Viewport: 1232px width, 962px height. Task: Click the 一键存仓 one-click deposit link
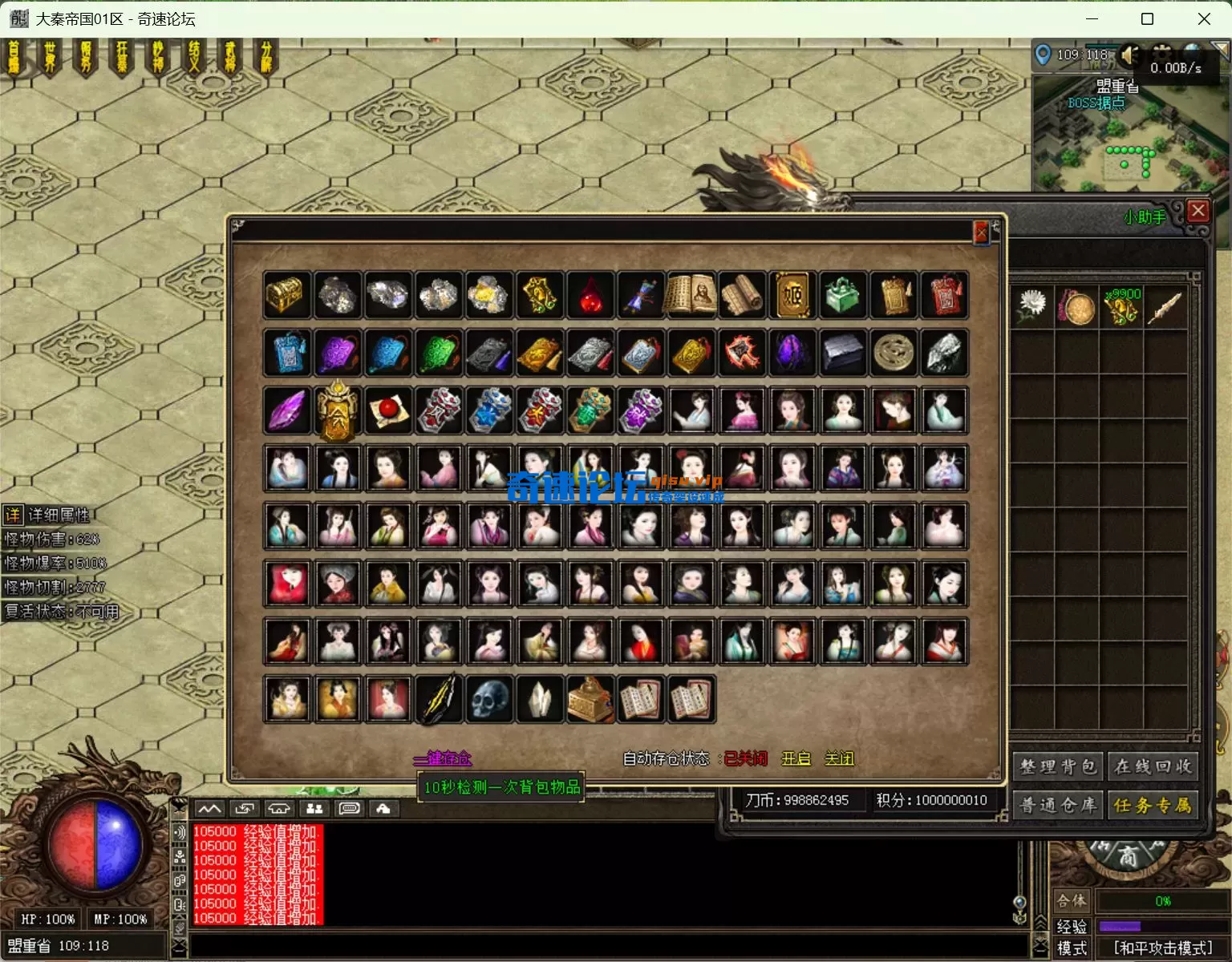[443, 758]
